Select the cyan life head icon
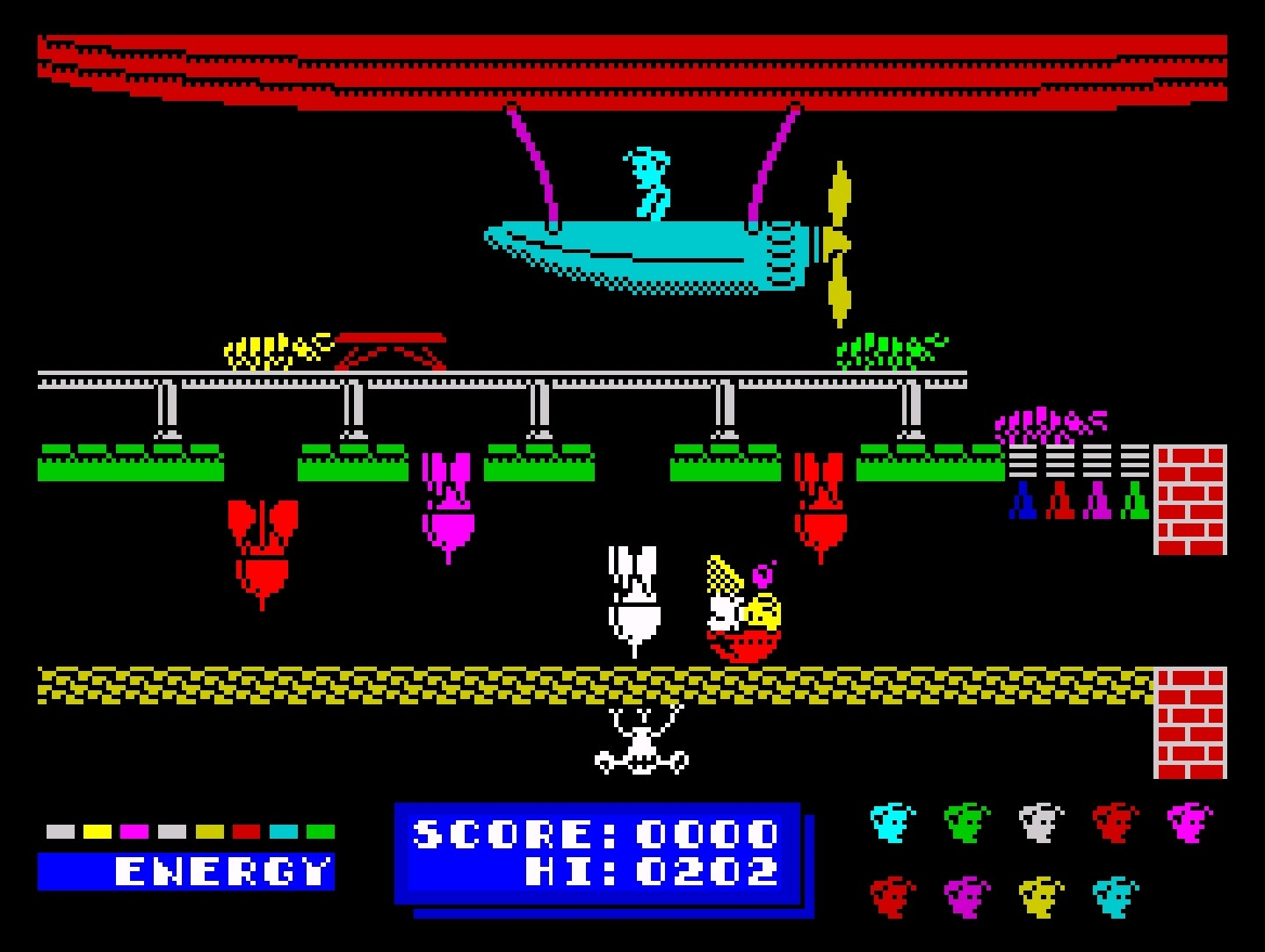The height and width of the screenshot is (952, 1265). [x=892, y=821]
